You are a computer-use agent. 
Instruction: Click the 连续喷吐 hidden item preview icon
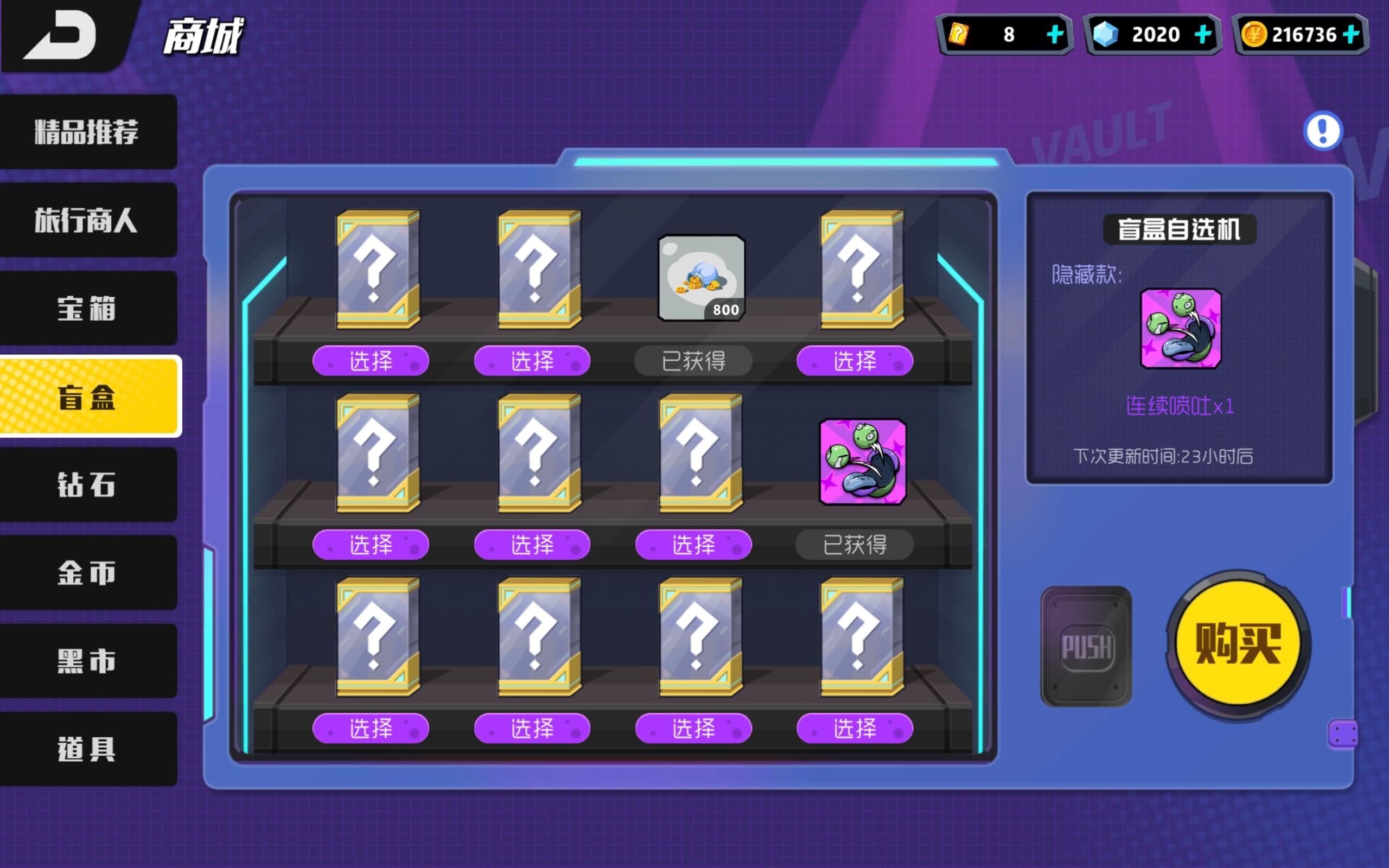click(x=1180, y=328)
